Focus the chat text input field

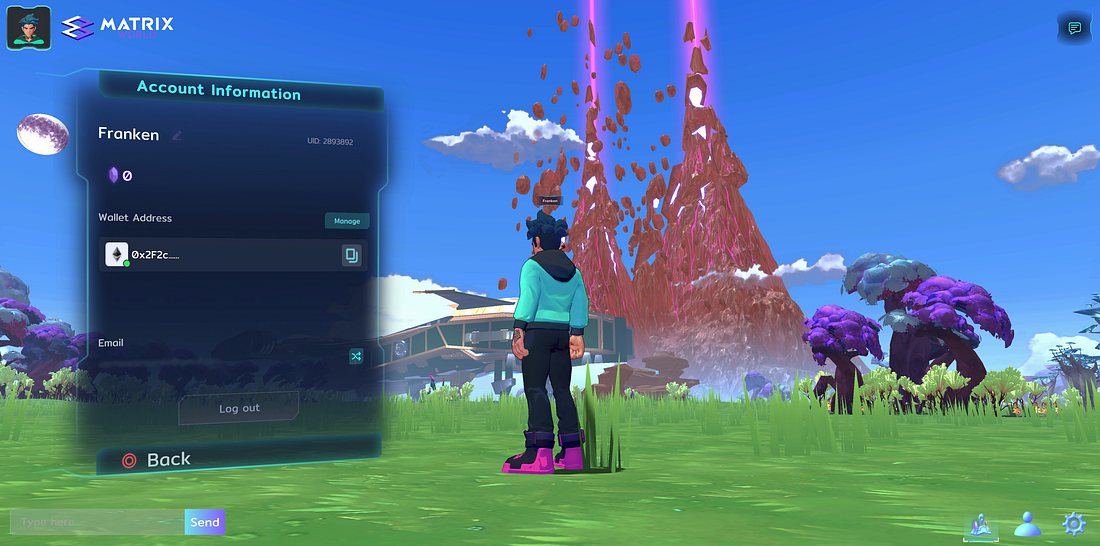click(x=97, y=522)
